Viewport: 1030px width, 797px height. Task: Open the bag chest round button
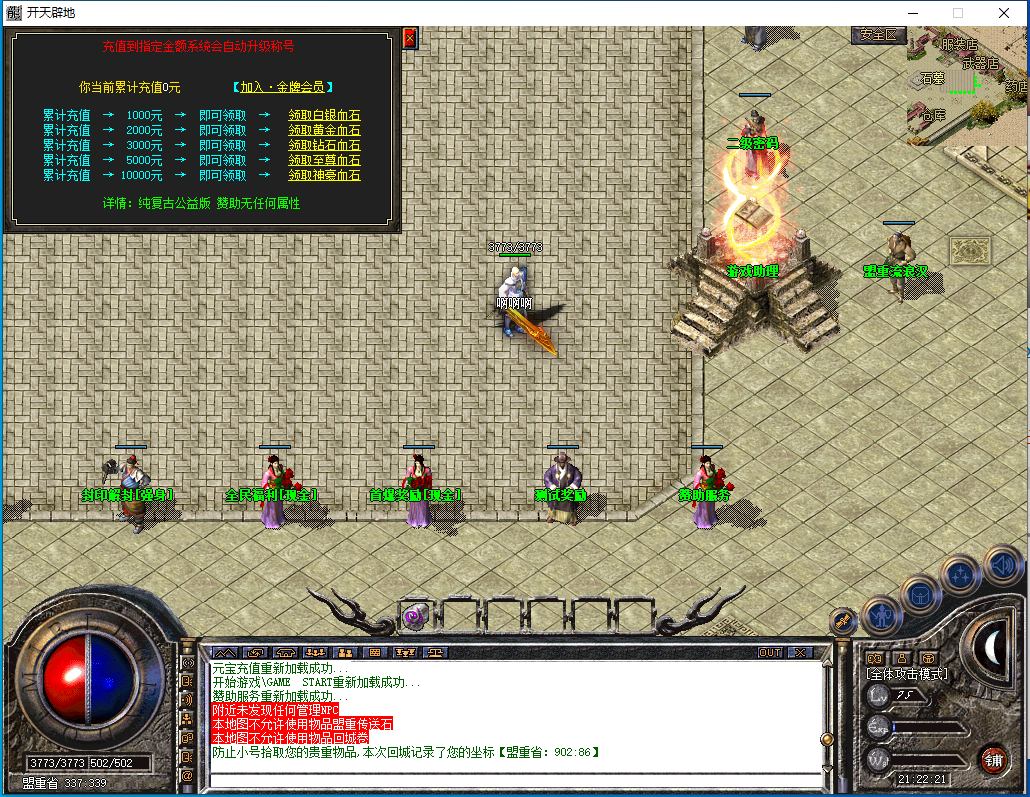click(921, 594)
